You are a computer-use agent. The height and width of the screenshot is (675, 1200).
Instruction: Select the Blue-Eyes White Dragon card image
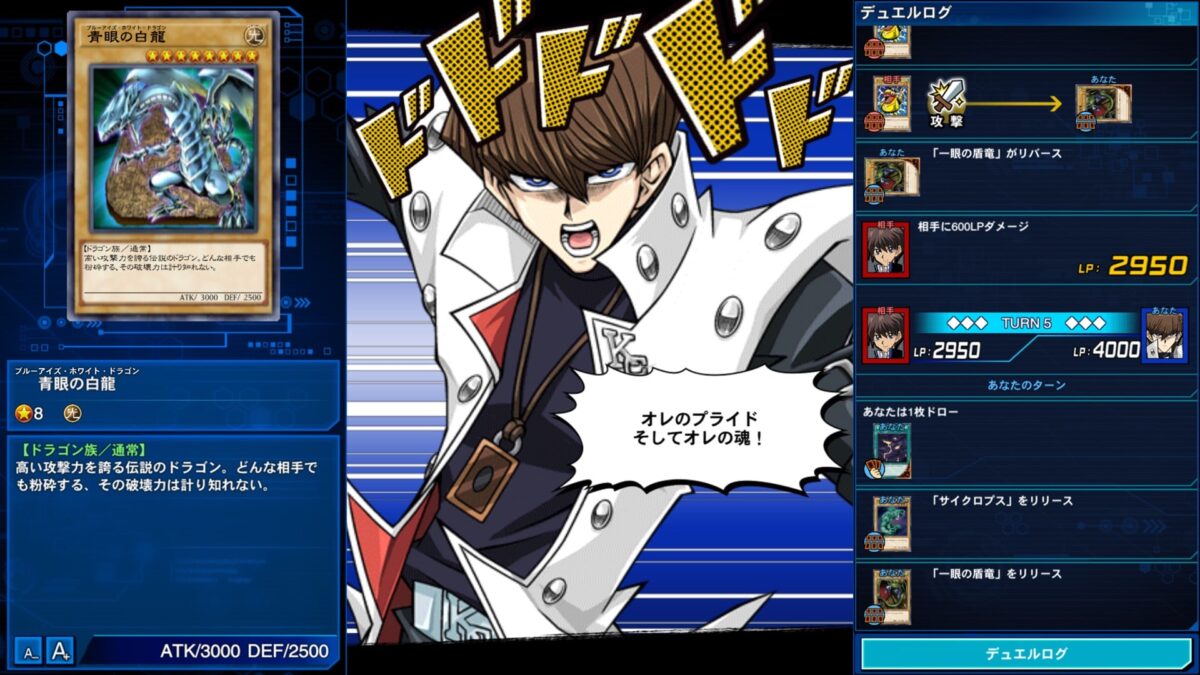172,165
